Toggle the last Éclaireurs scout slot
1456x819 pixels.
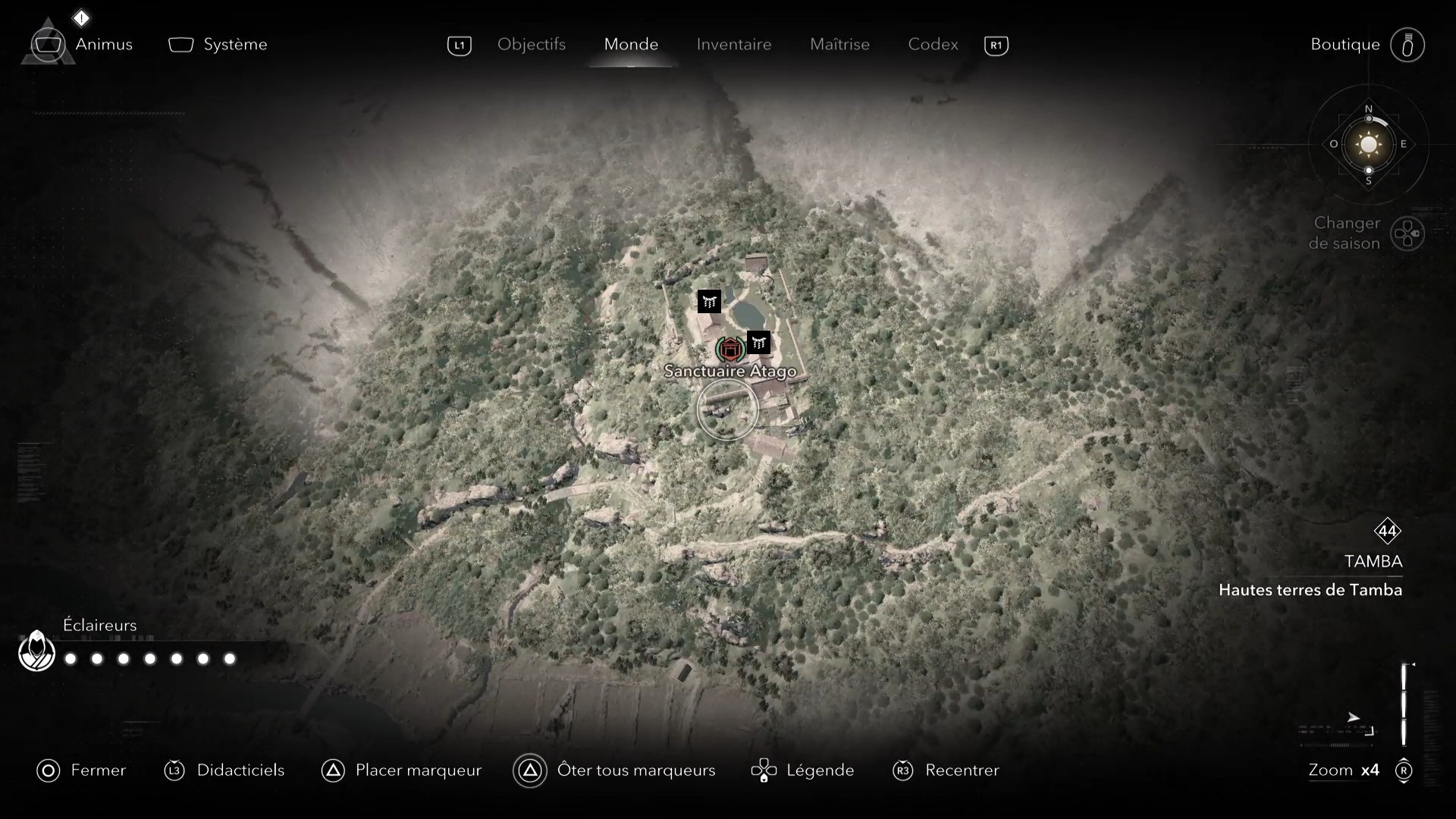(x=229, y=659)
